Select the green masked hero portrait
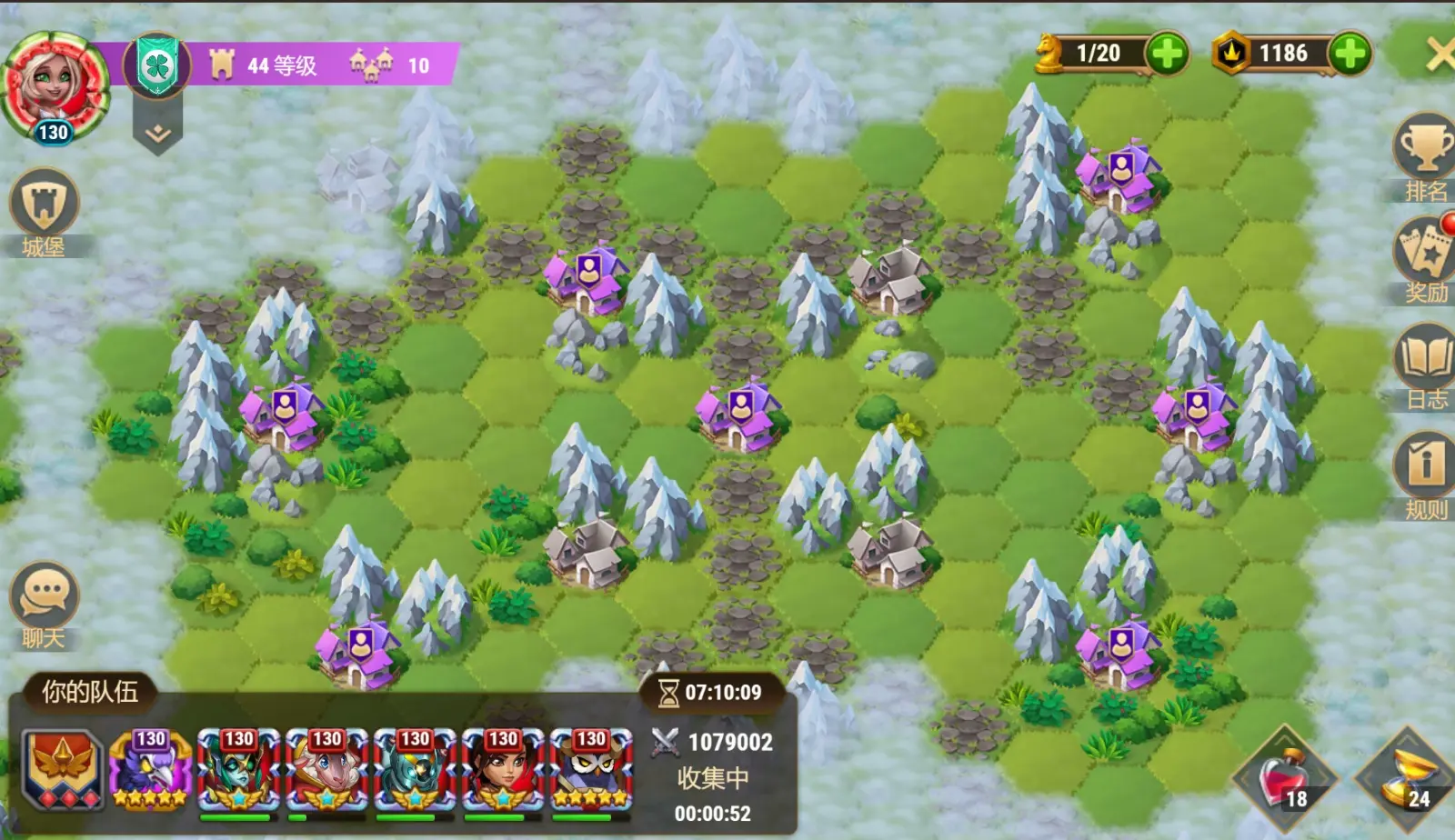 [238, 769]
